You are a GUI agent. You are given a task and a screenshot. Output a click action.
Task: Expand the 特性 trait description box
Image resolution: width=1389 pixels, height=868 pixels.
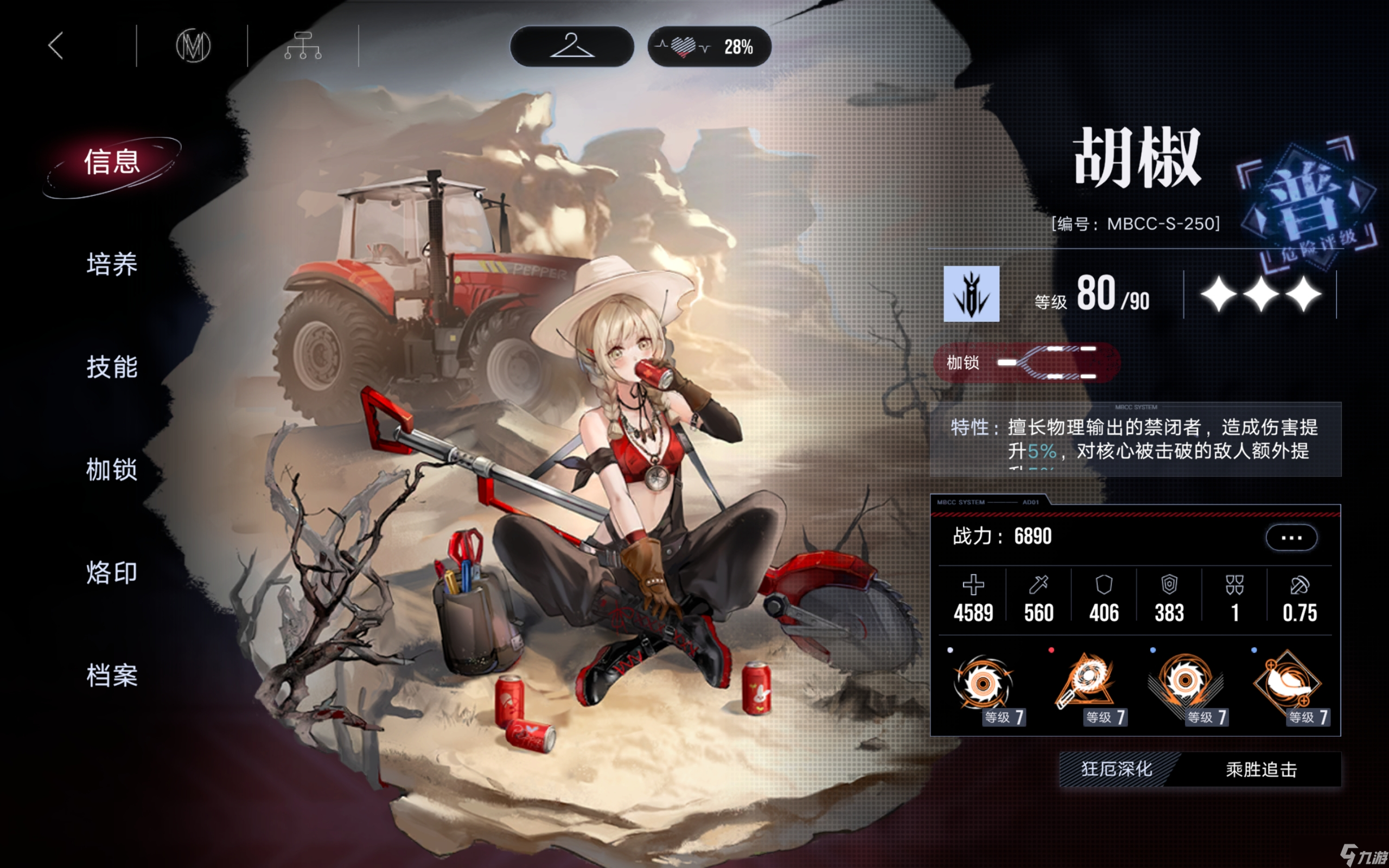[x=1135, y=440]
